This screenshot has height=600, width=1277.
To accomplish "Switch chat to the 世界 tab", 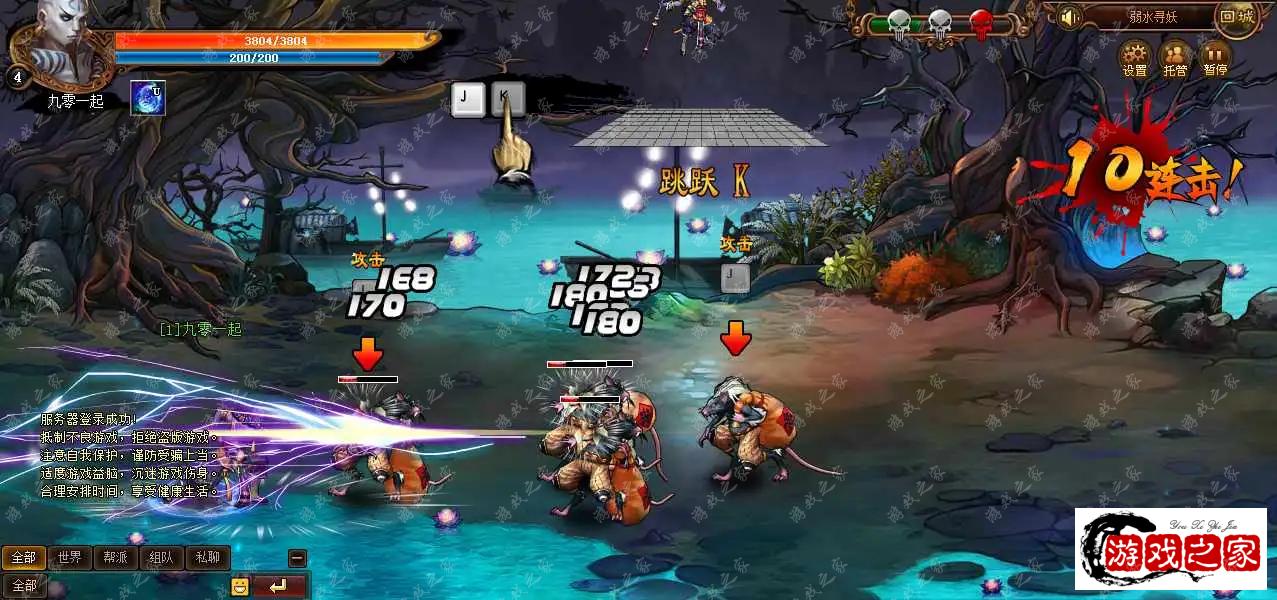I will [x=69, y=557].
